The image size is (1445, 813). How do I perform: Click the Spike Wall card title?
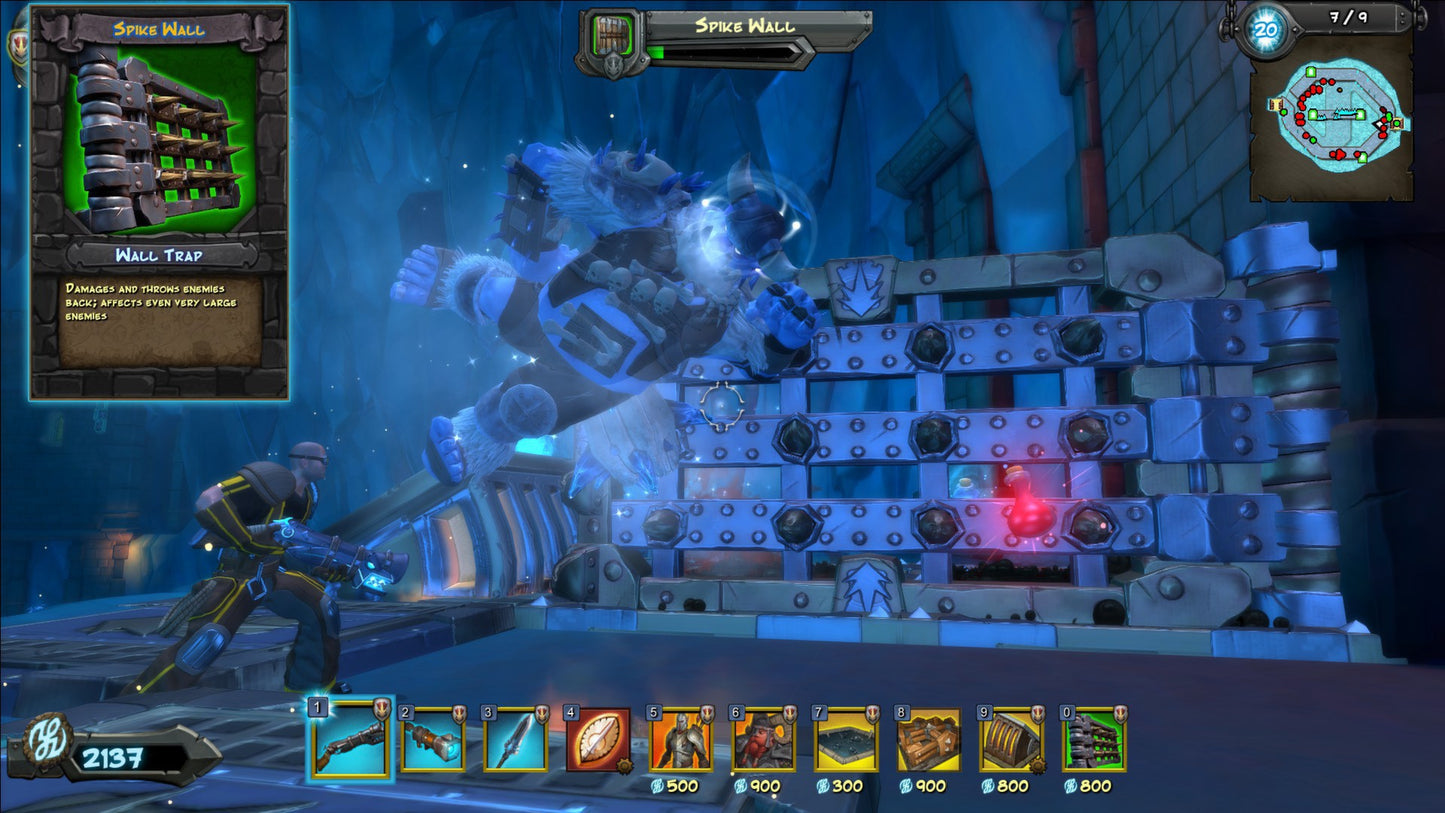[157, 29]
